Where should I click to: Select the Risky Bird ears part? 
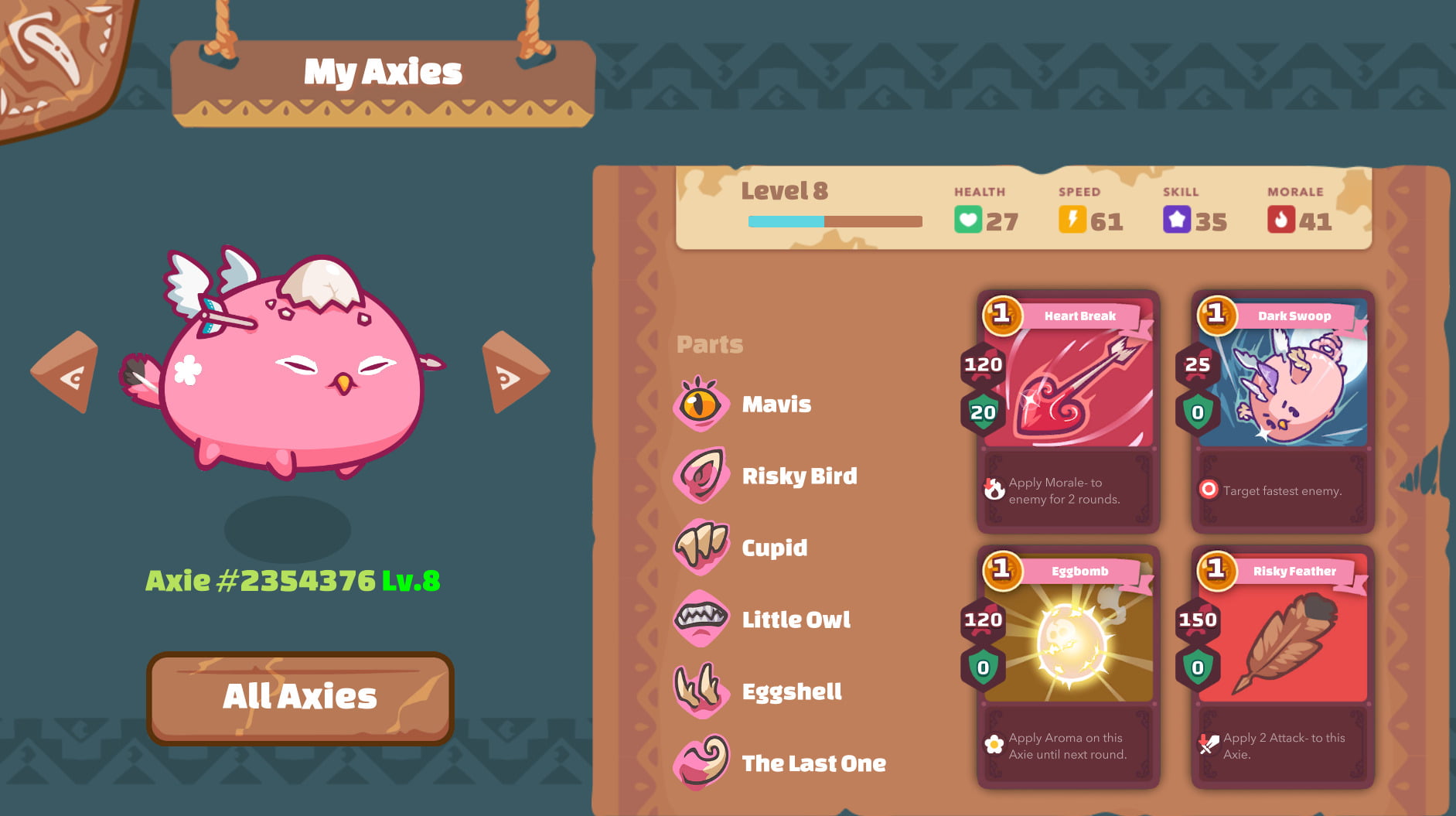798,476
